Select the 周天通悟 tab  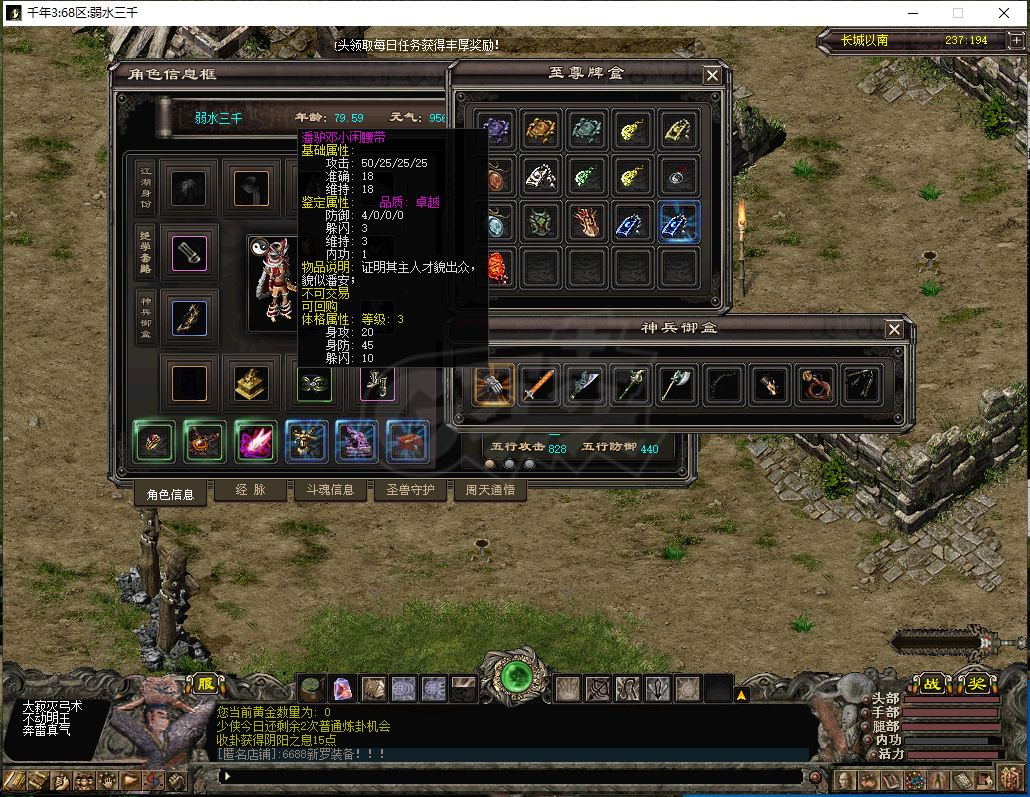coord(489,490)
